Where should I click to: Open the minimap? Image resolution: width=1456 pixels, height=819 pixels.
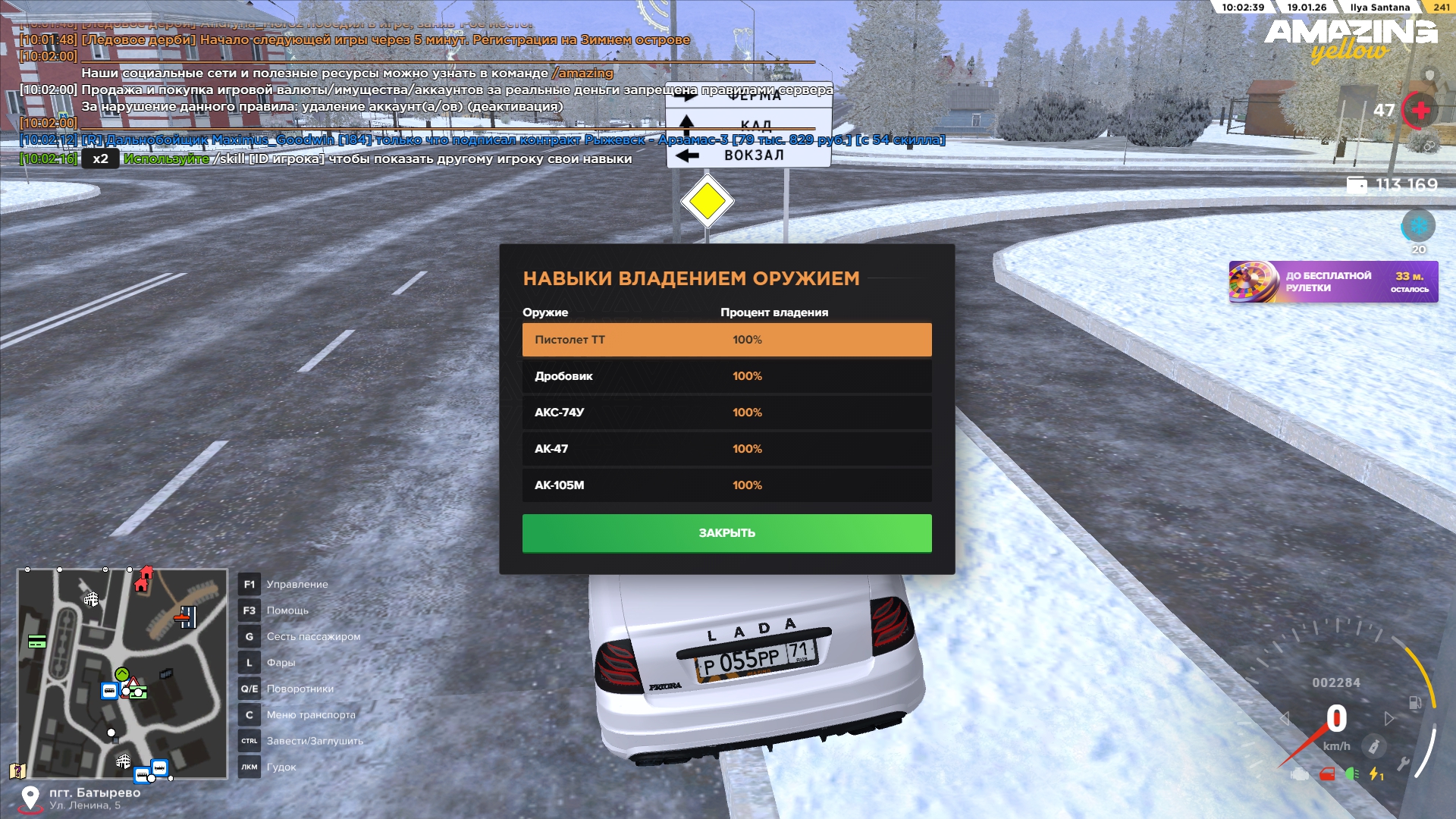pyautogui.click(x=122, y=674)
